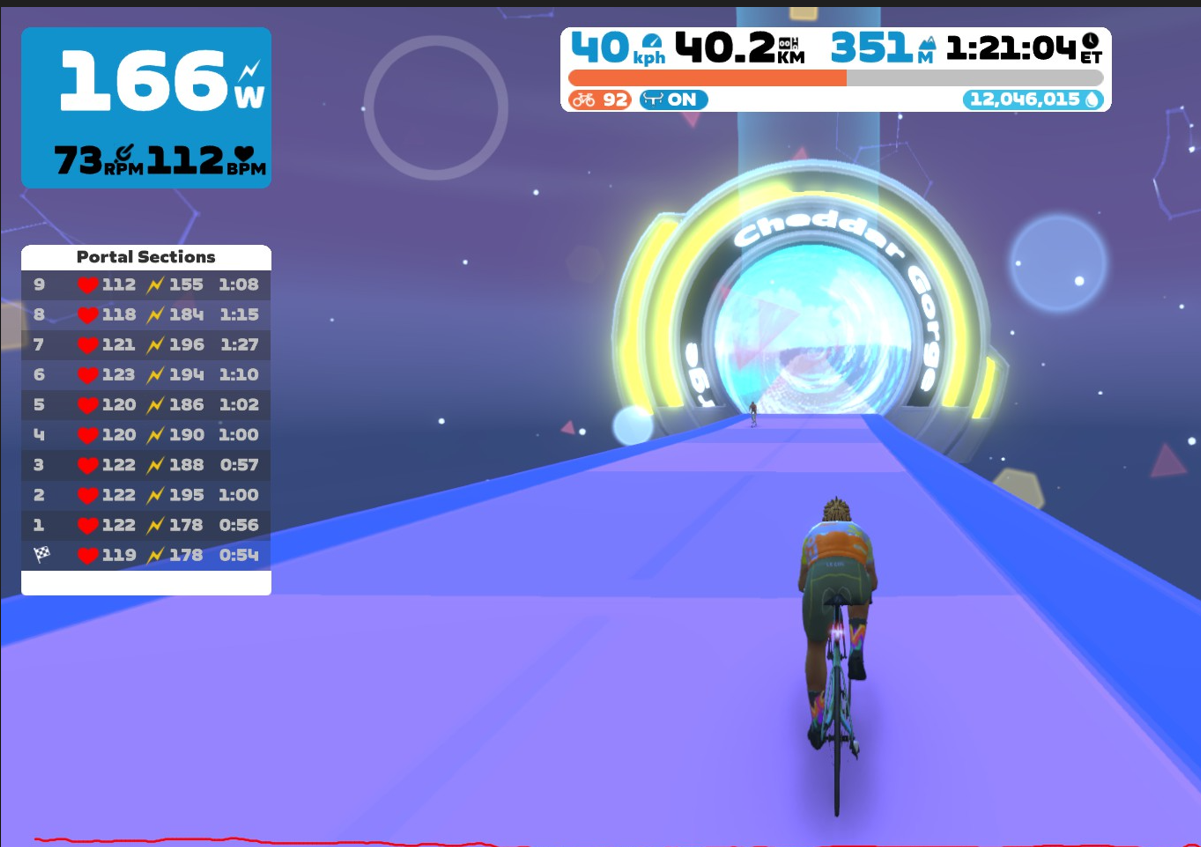
Task: Open the Drops counter badge
Action: pyautogui.click(x=1032, y=100)
